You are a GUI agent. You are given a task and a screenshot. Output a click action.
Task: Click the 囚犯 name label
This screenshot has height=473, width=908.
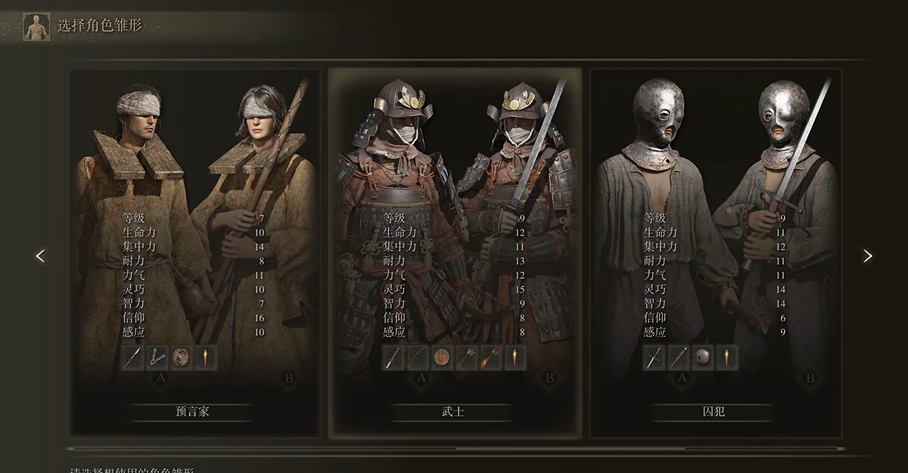(714, 412)
